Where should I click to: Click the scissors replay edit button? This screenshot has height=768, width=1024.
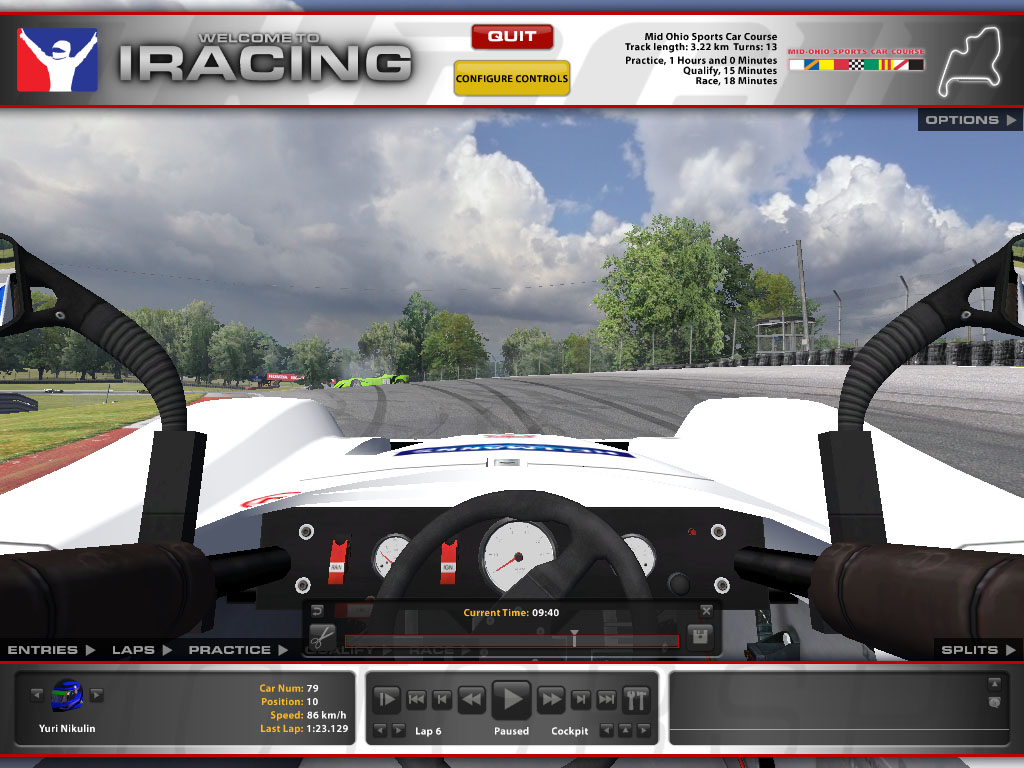point(322,637)
